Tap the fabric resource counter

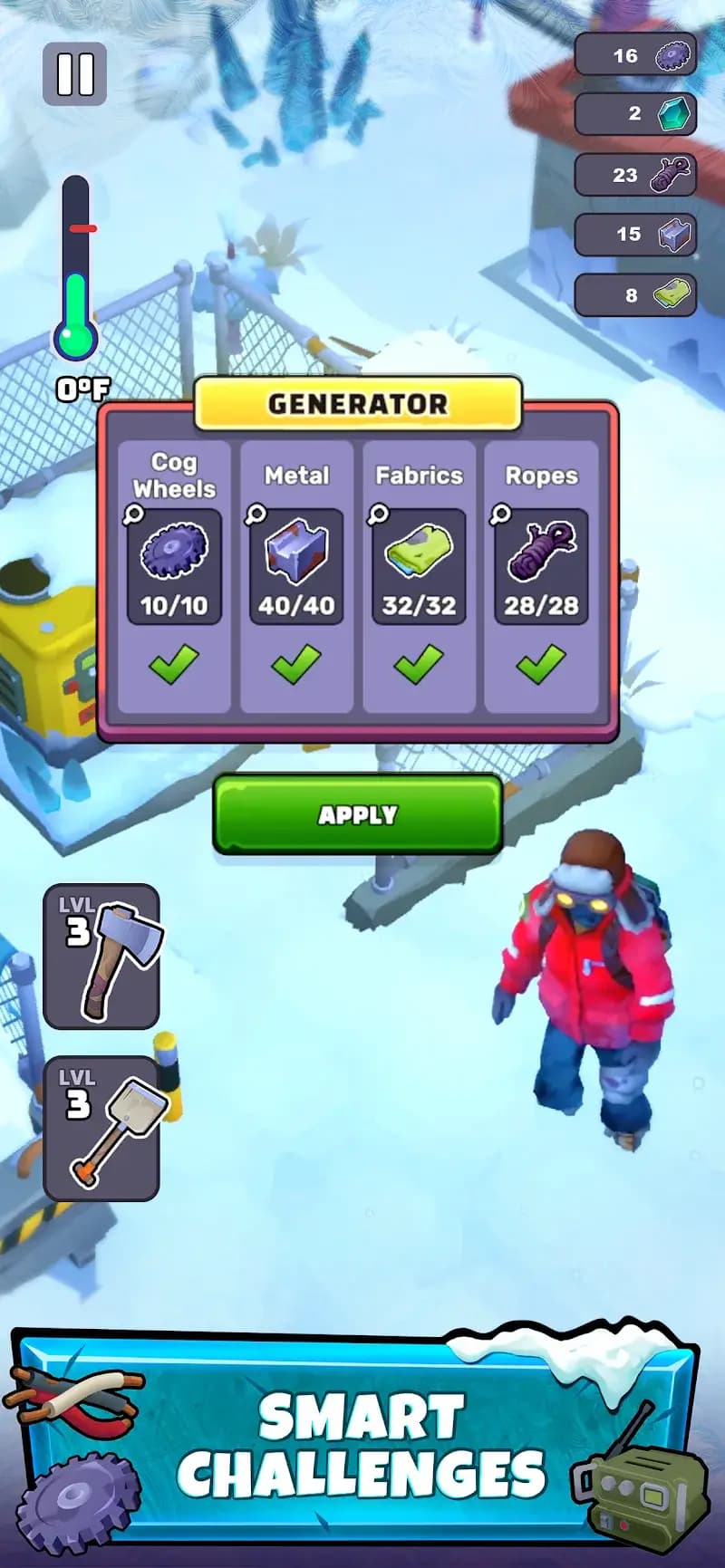[635, 294]
